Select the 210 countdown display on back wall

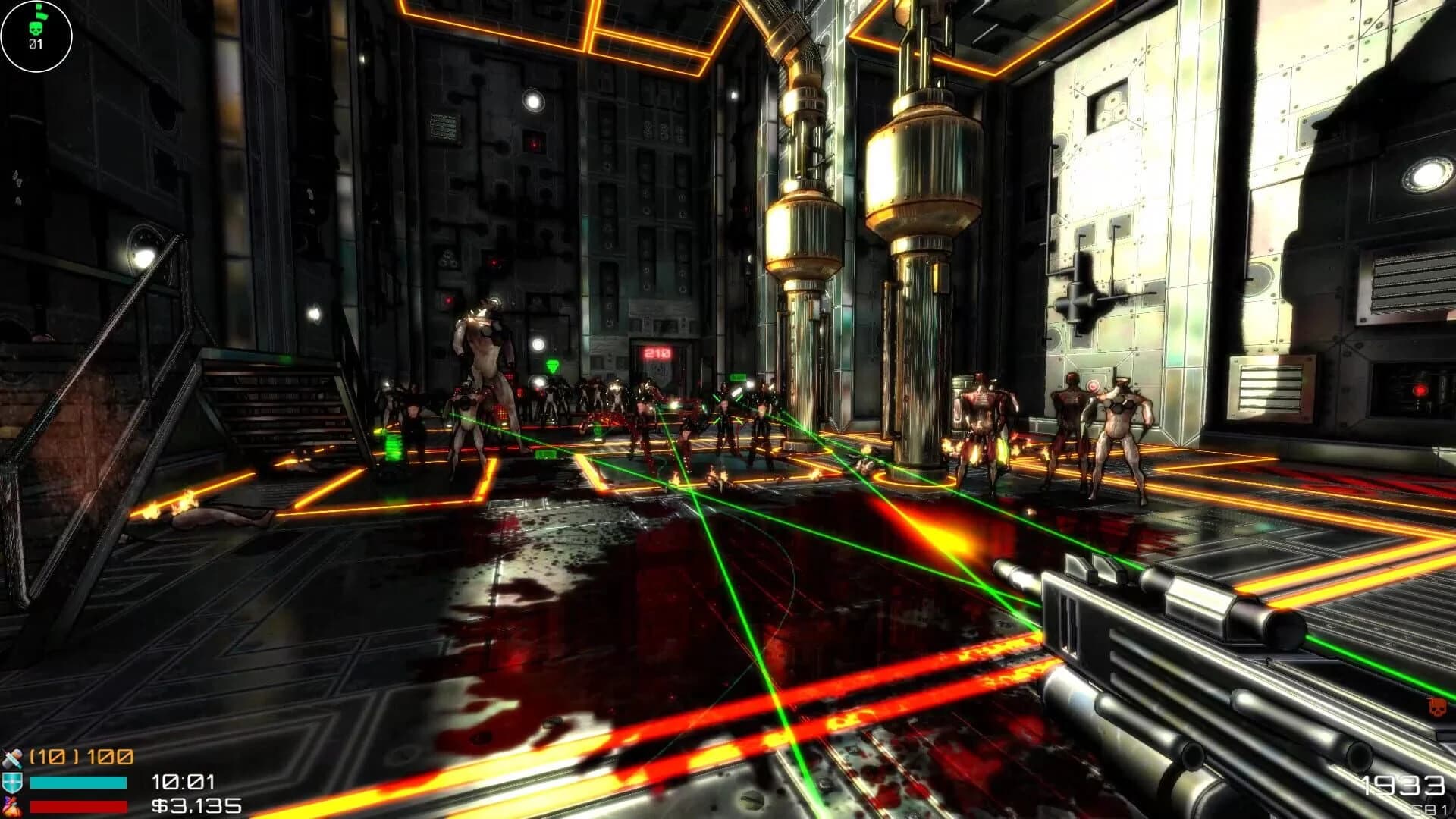(x=657, y=353)
